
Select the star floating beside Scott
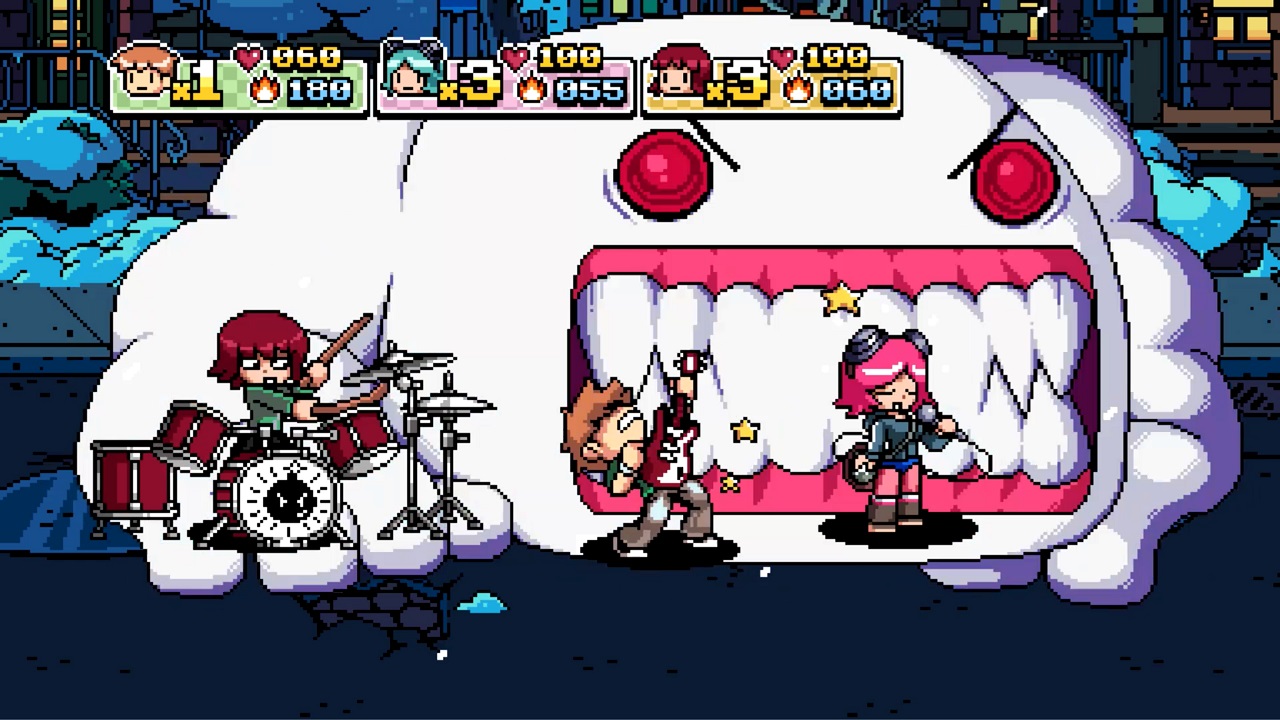[x=746, y=430]
